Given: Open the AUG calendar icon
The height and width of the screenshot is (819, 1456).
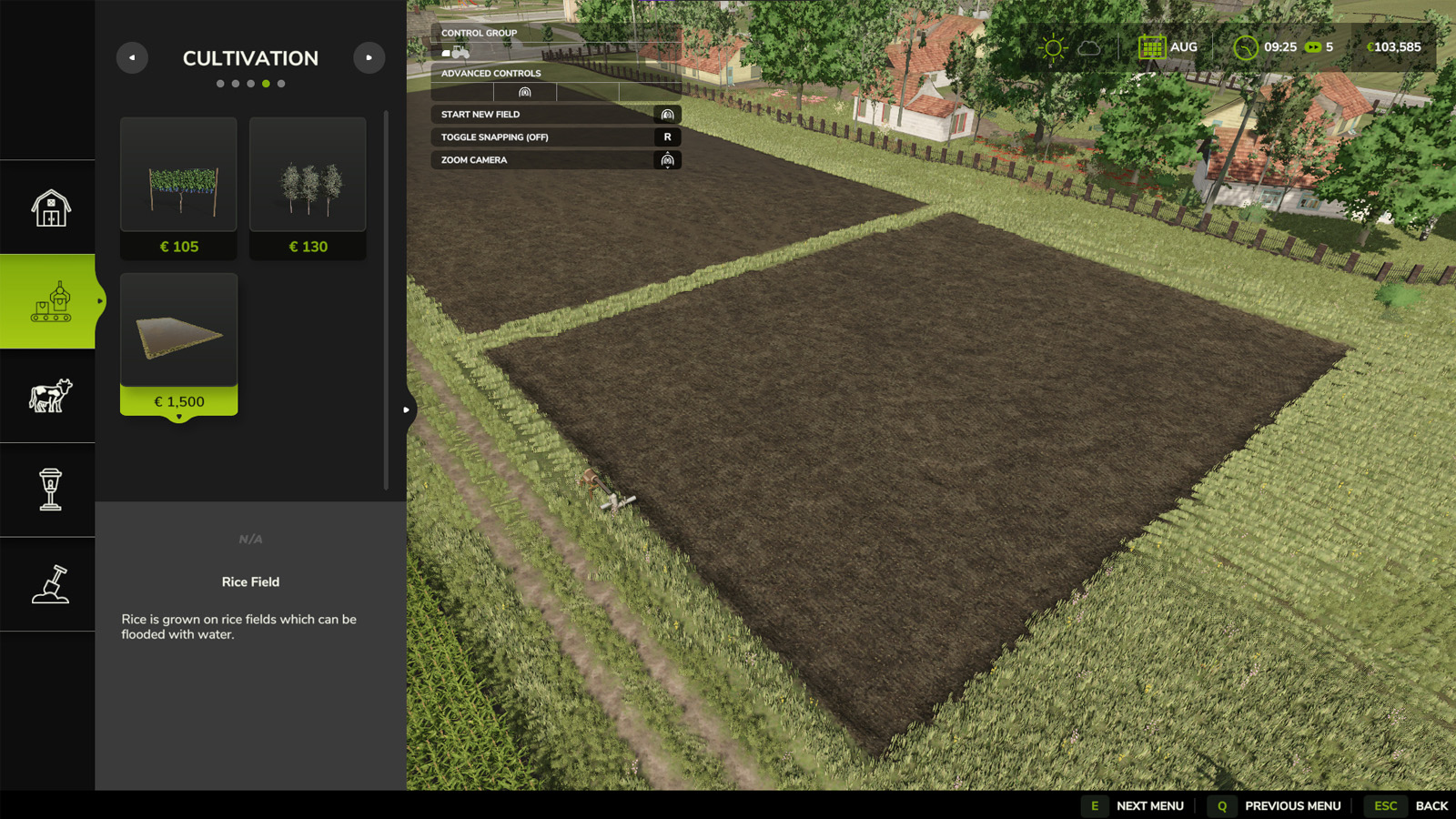Looking at the screenshot, I should [1152, 45].
